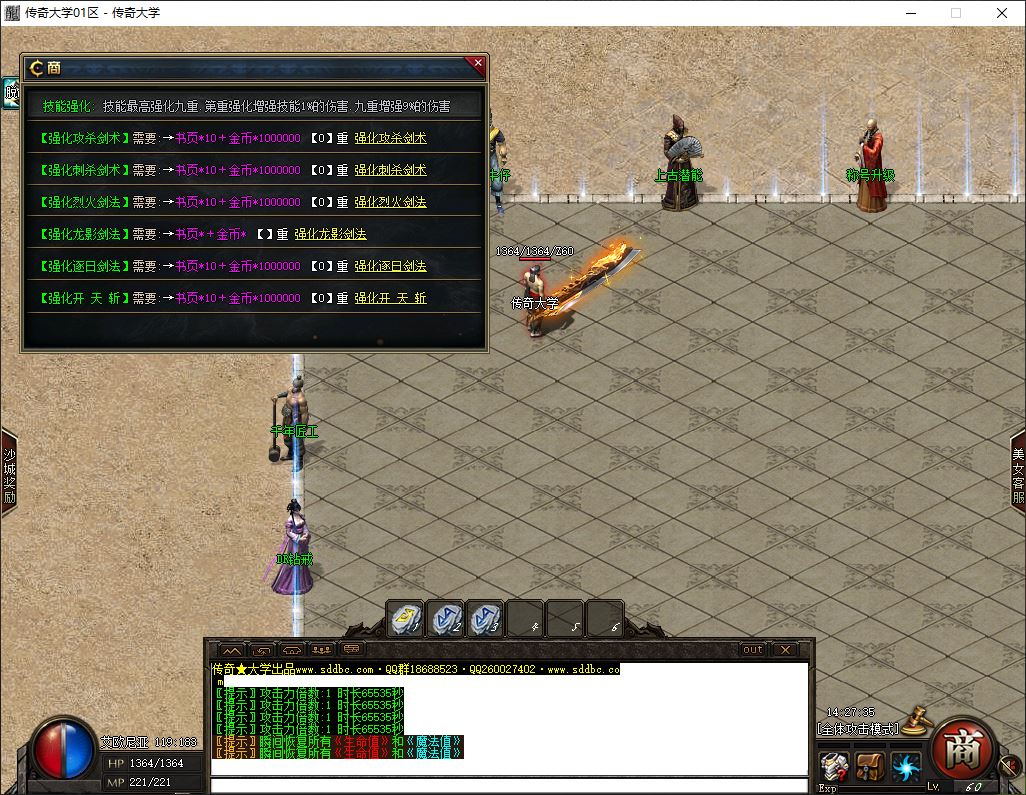Close the chat panel with its X button
The image size is (1026, 795).
click(786, 650)
